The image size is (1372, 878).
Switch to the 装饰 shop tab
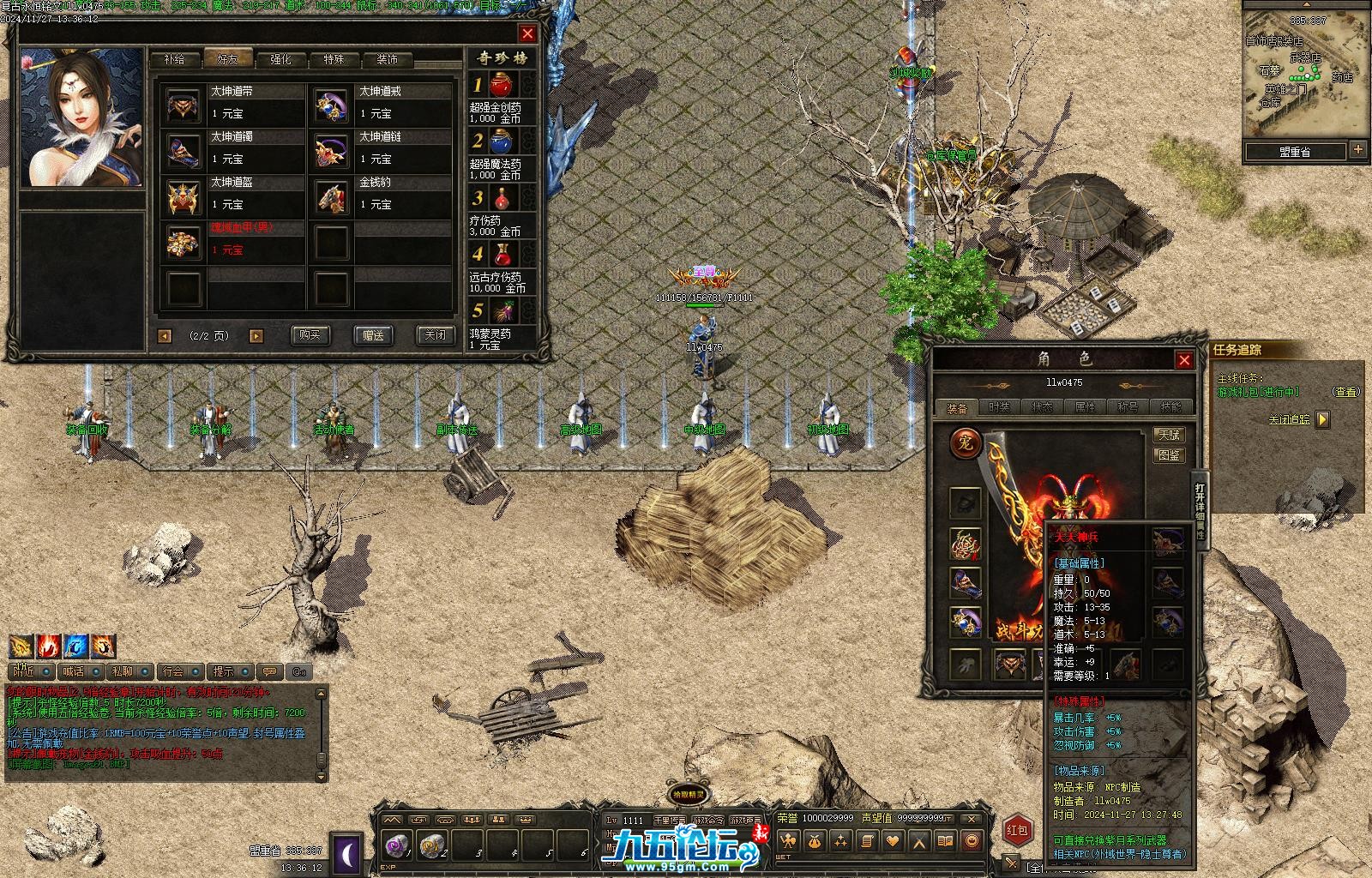point(388,60)
